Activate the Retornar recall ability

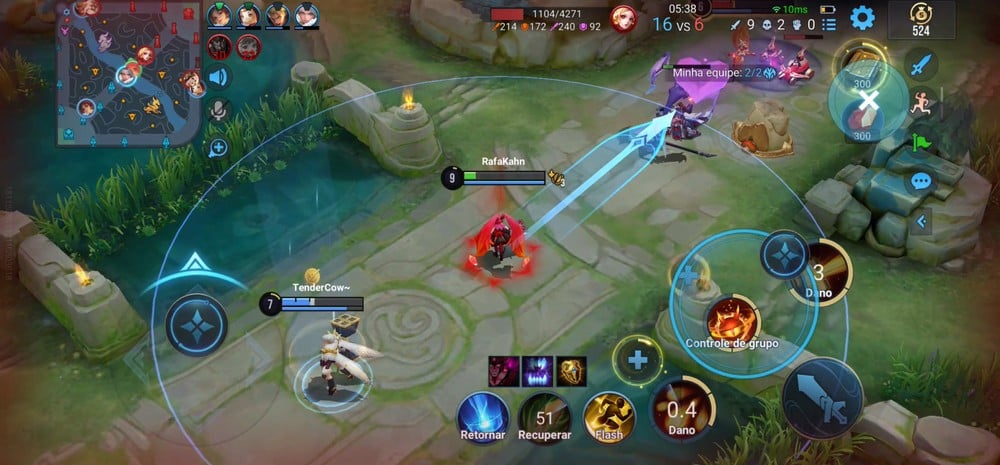(x=485, y=415)
